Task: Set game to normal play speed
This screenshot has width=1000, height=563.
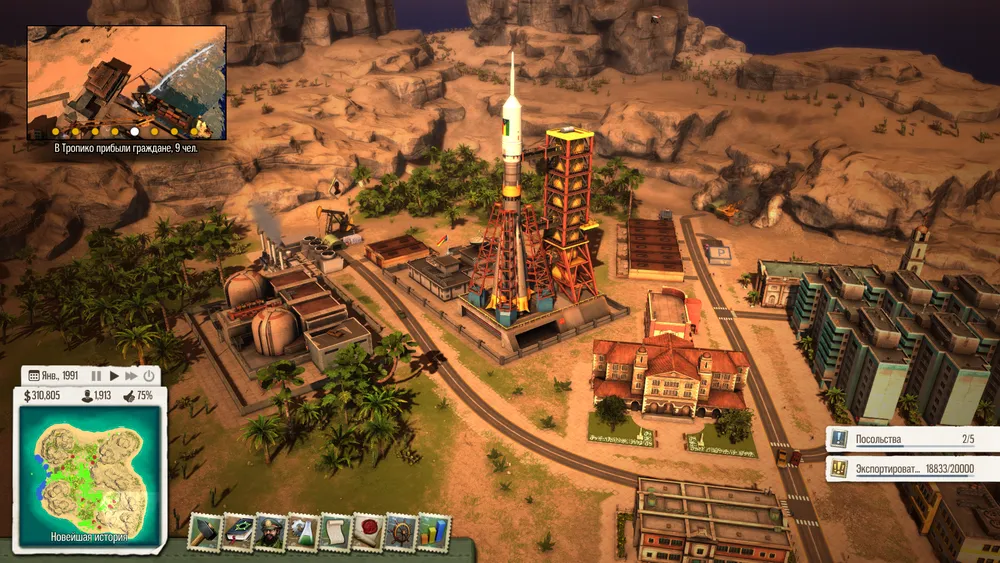Action: point(114,376)
